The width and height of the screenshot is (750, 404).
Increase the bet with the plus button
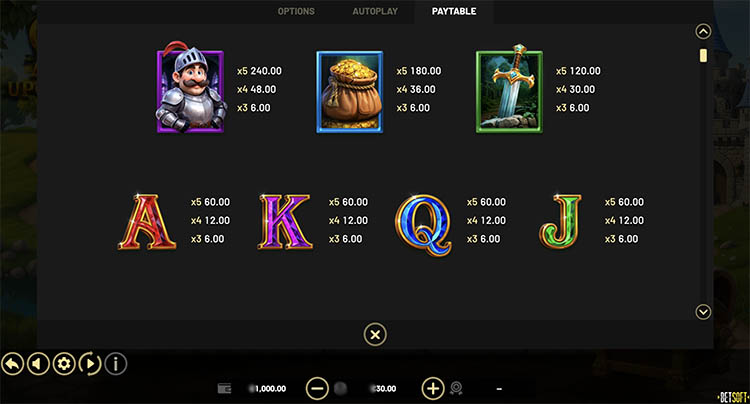[433, 388]
